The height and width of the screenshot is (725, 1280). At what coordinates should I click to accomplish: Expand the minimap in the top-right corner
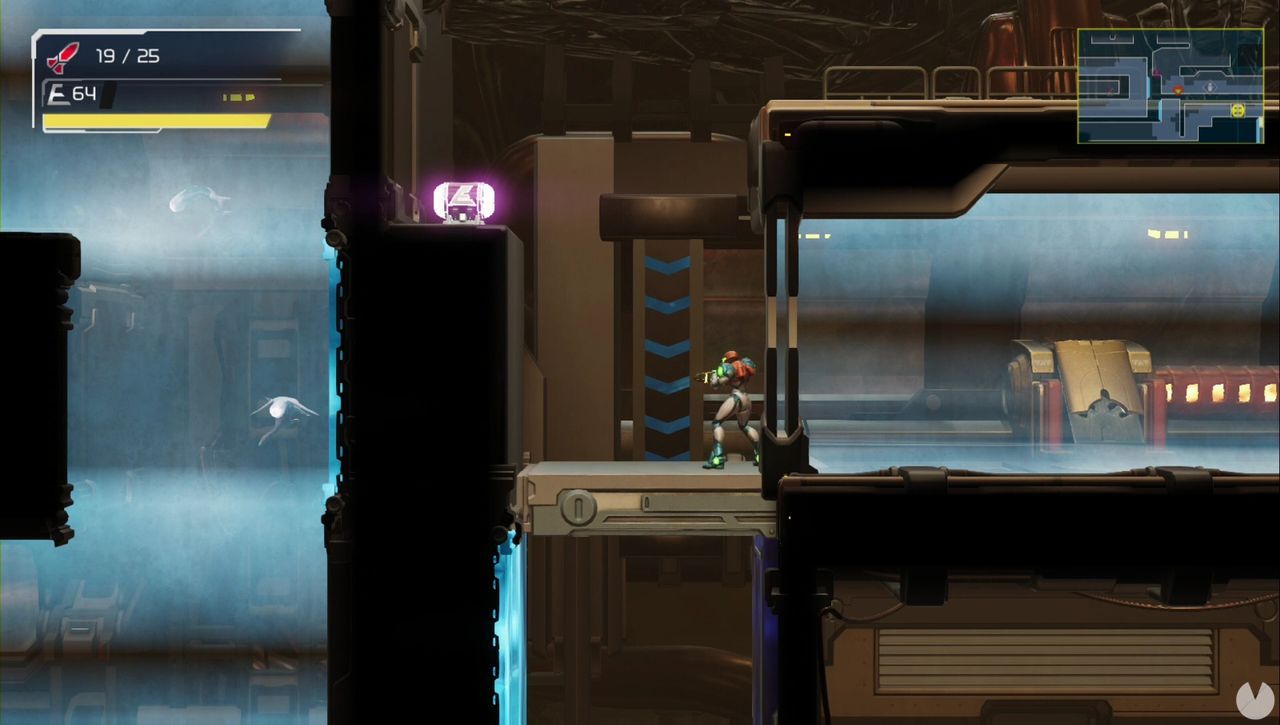click(1172, 87)
